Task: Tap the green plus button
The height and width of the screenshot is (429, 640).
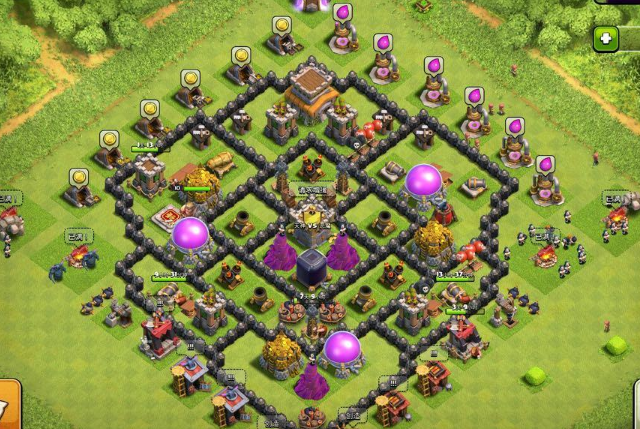Action: (606, 40)
